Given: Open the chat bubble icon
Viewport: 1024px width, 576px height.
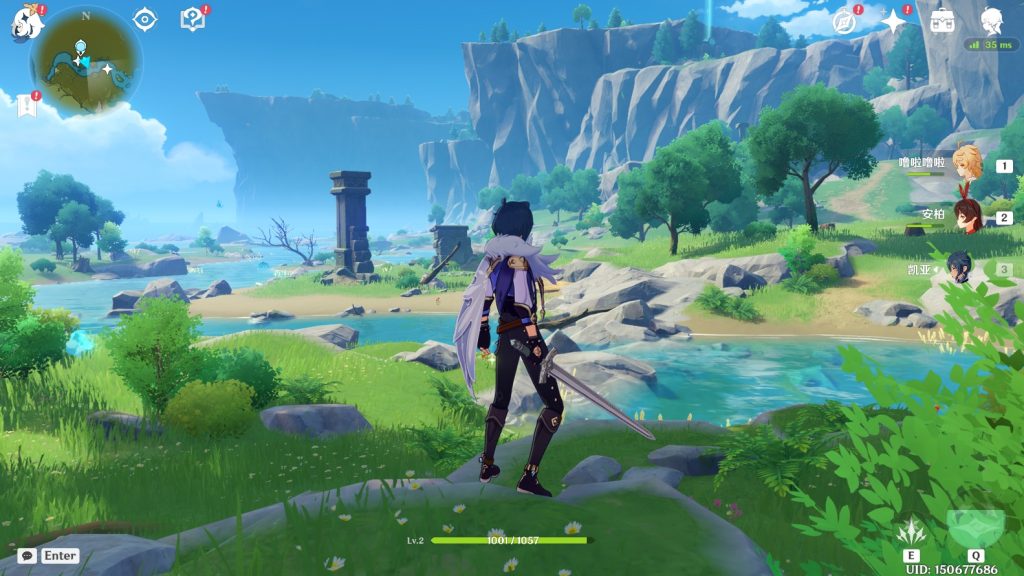Looking at the screenshot, I should point(27,555).
